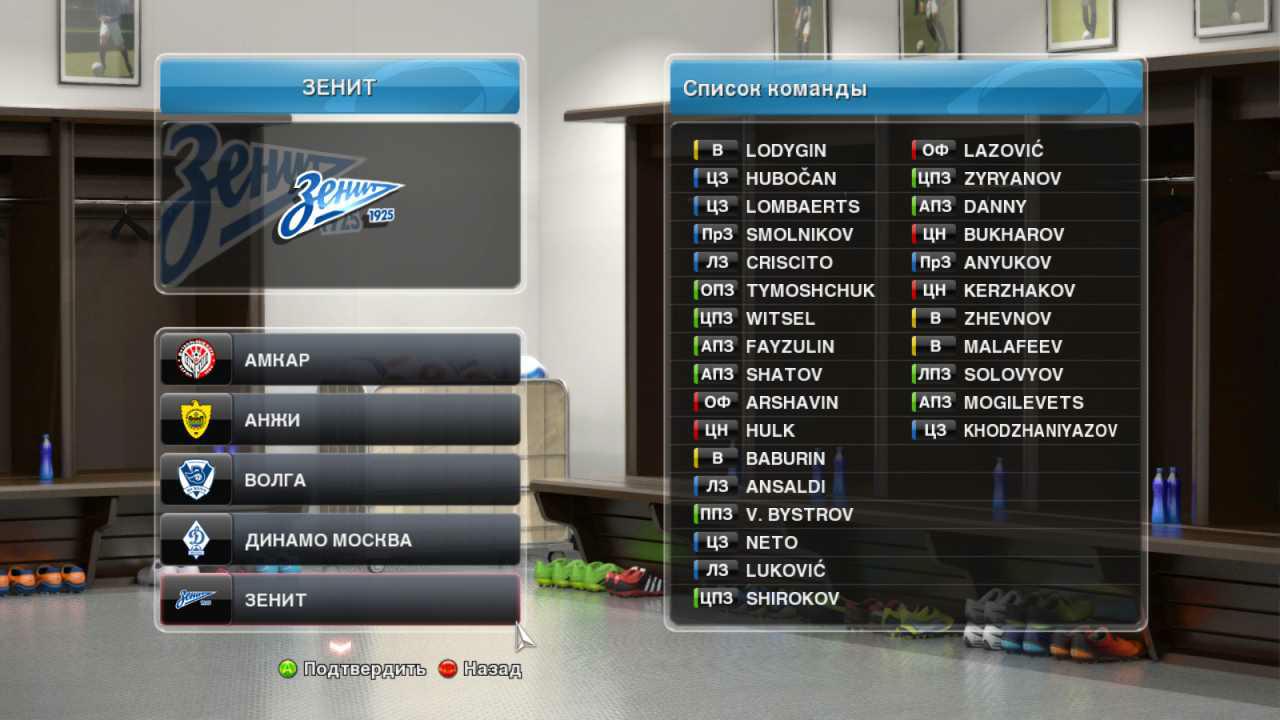Click the highlighted Зенит team entry
This screenshot has width=1280, height=720.
pyautogui.click(x=340, y=600)
